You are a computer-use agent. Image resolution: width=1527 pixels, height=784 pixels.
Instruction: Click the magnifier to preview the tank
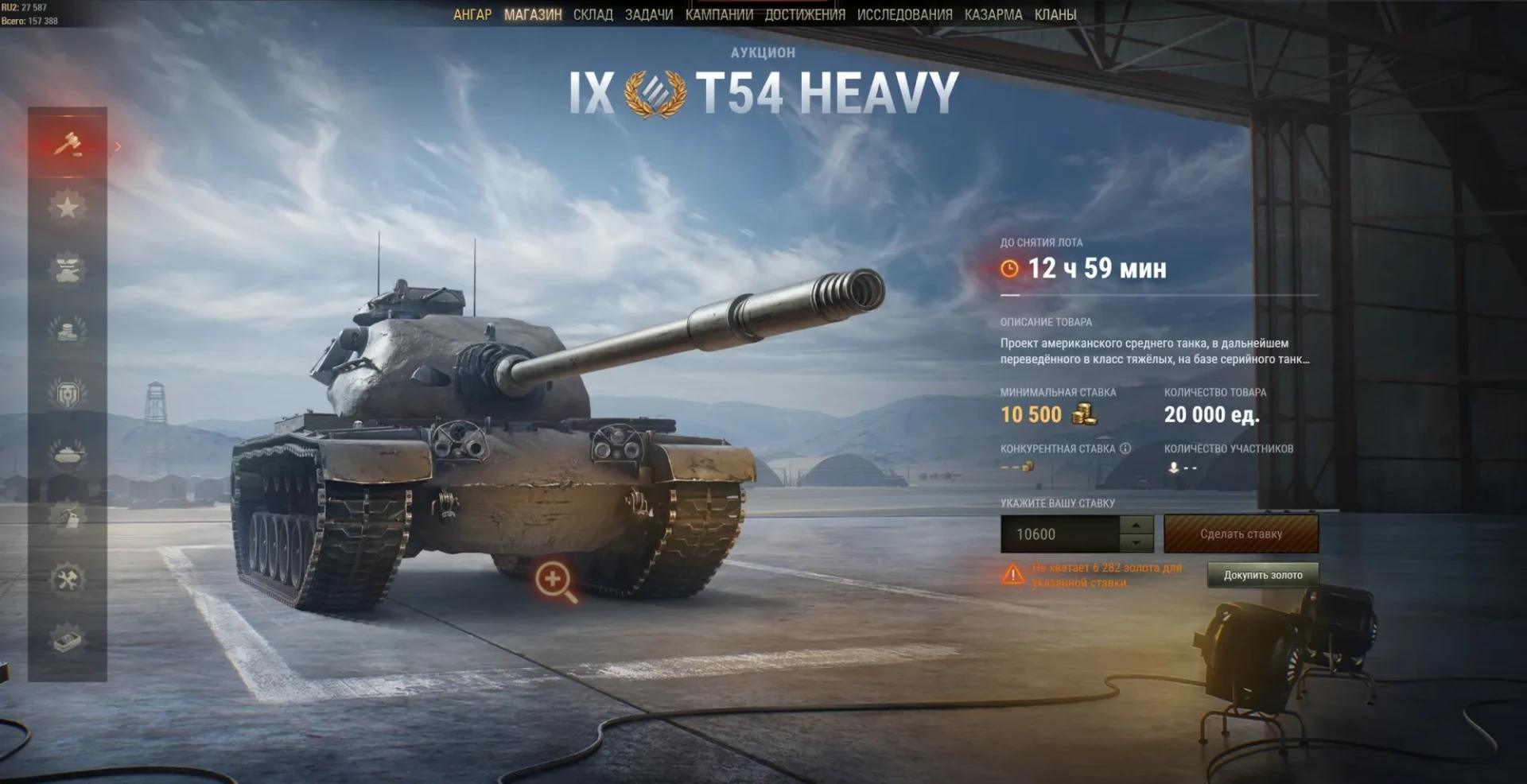click(x=554, y=580)
